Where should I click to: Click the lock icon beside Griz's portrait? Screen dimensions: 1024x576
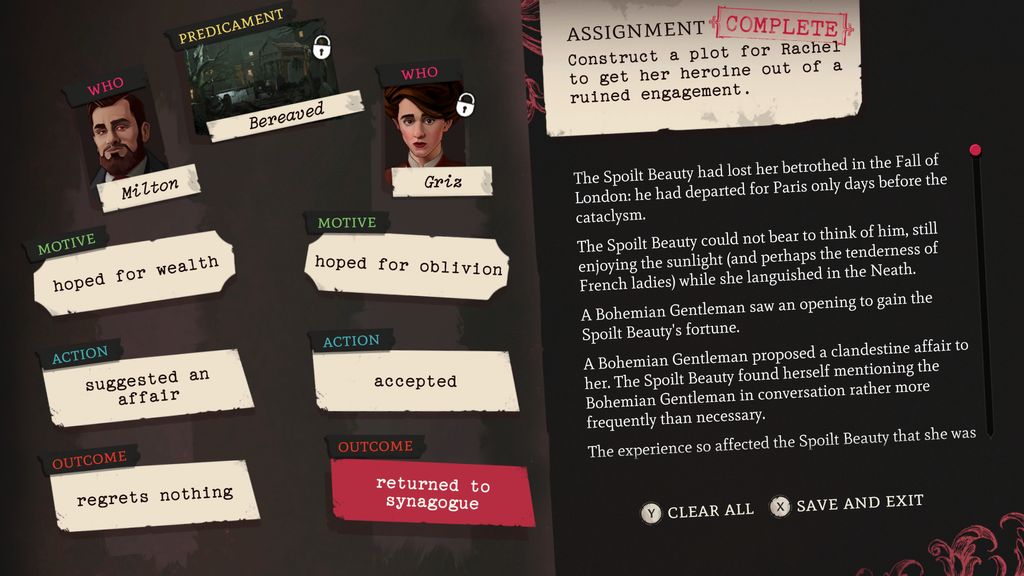coord(465,104)
